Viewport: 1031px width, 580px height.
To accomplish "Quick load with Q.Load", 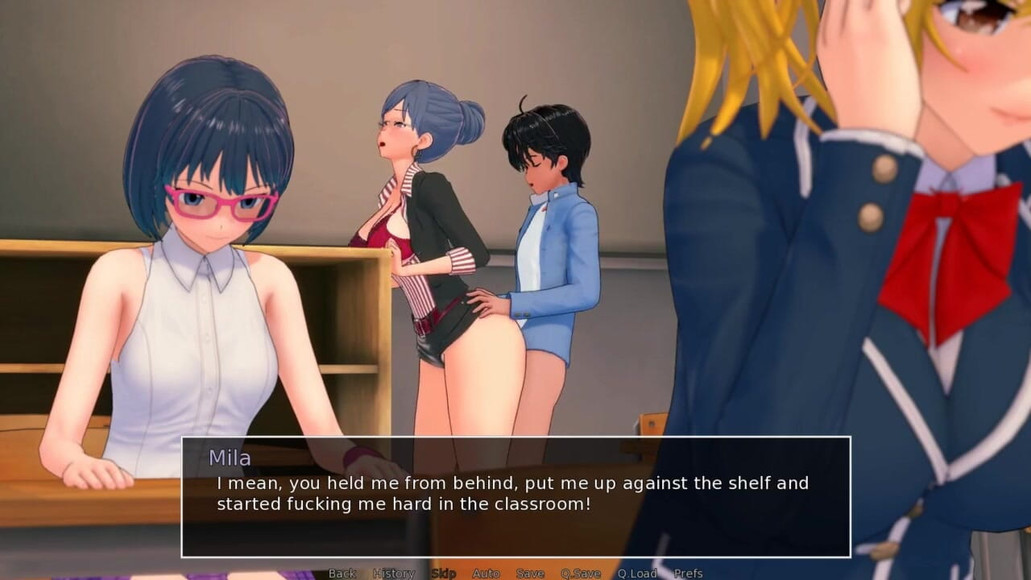I will pyautogui.click(x=637, y=573).
